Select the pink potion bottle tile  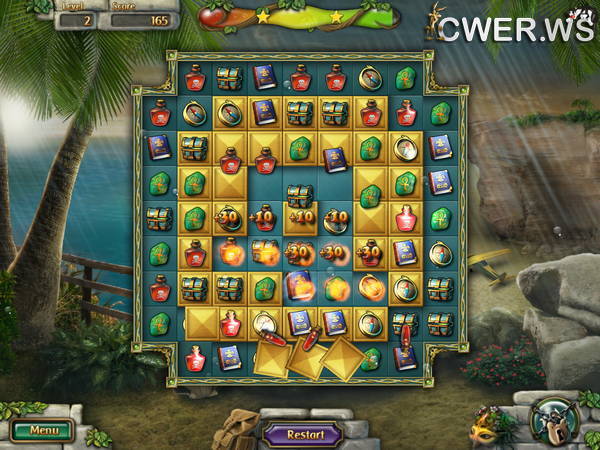[405, 219]
